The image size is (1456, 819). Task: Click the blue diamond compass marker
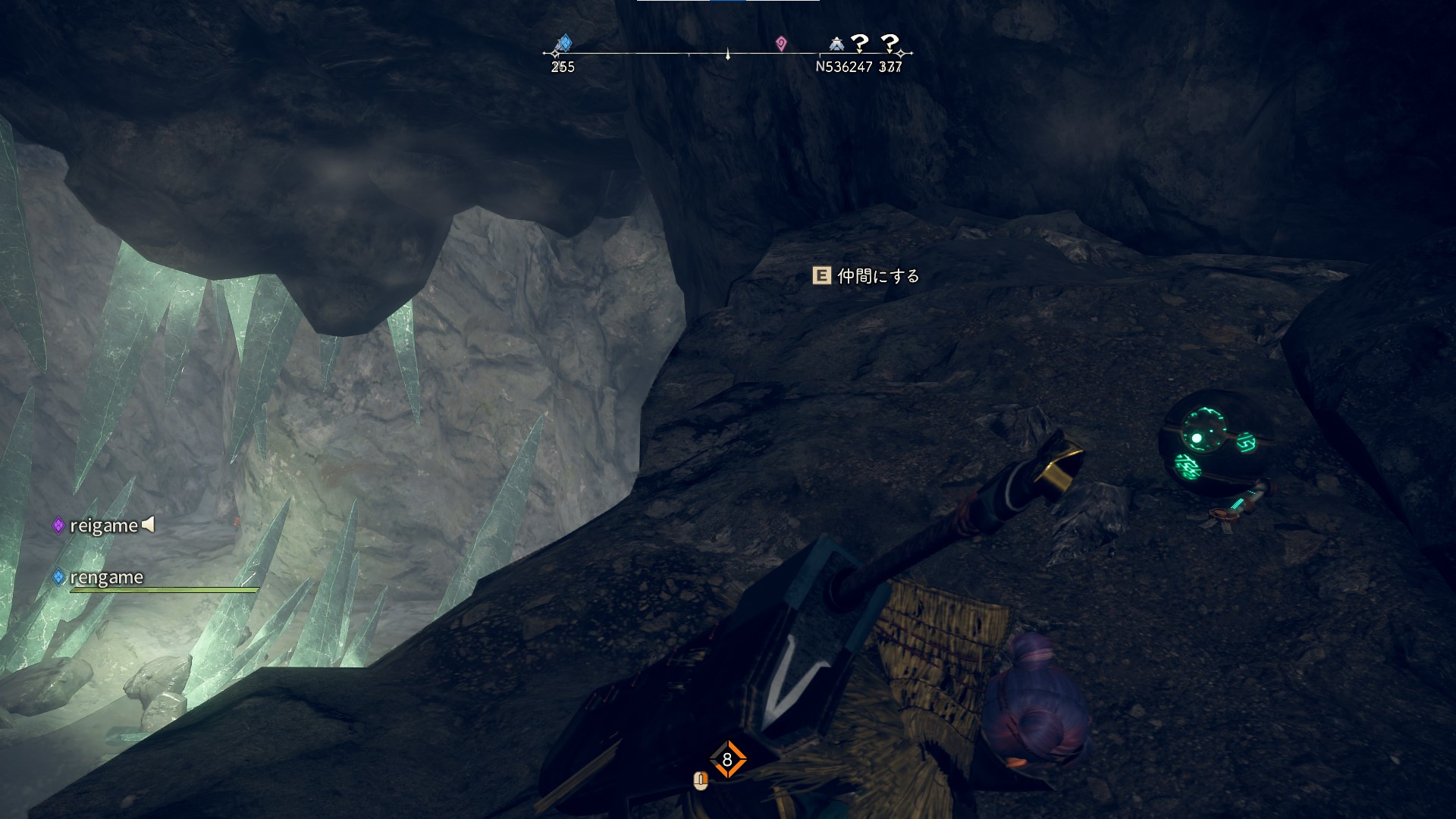(x=563, y=42)
